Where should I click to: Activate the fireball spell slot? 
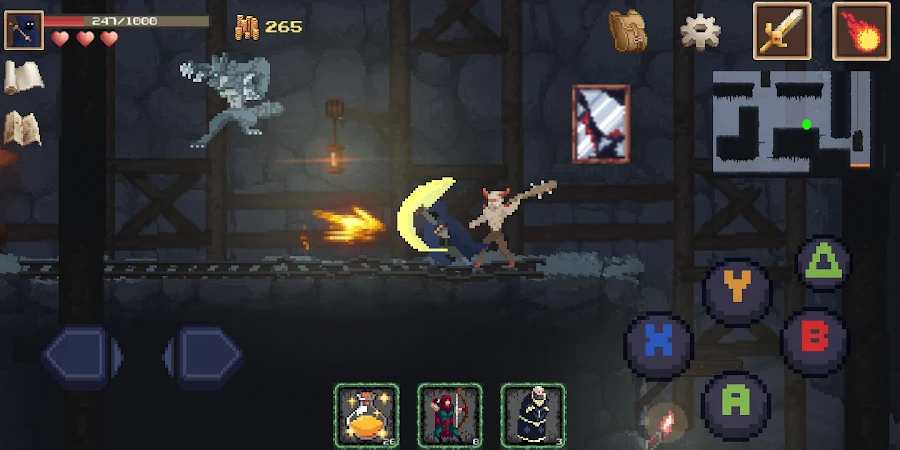click(x=860, y=31)
